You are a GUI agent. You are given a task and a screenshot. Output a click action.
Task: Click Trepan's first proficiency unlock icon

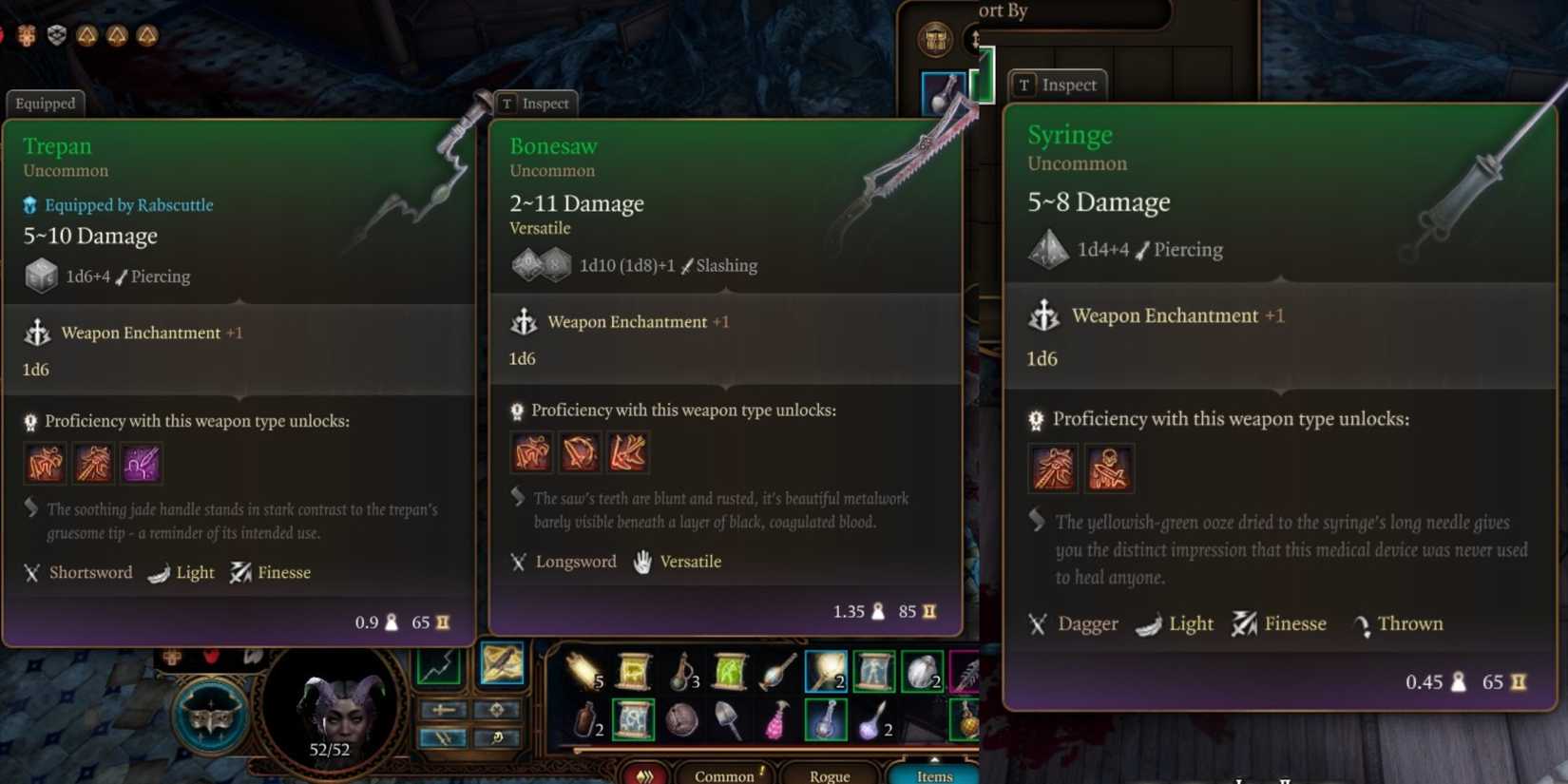(x=45, y=464)
